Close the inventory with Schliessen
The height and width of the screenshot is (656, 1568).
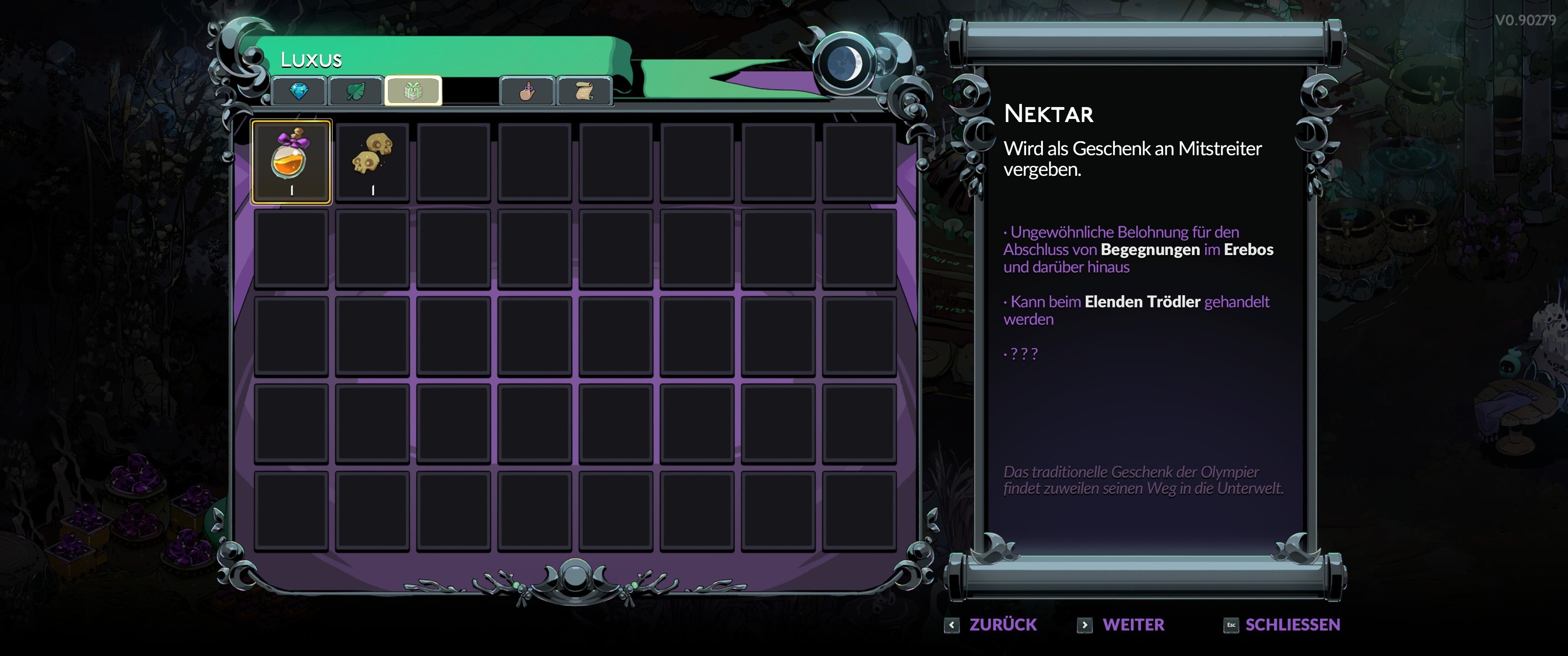[x=1281, y=625]
